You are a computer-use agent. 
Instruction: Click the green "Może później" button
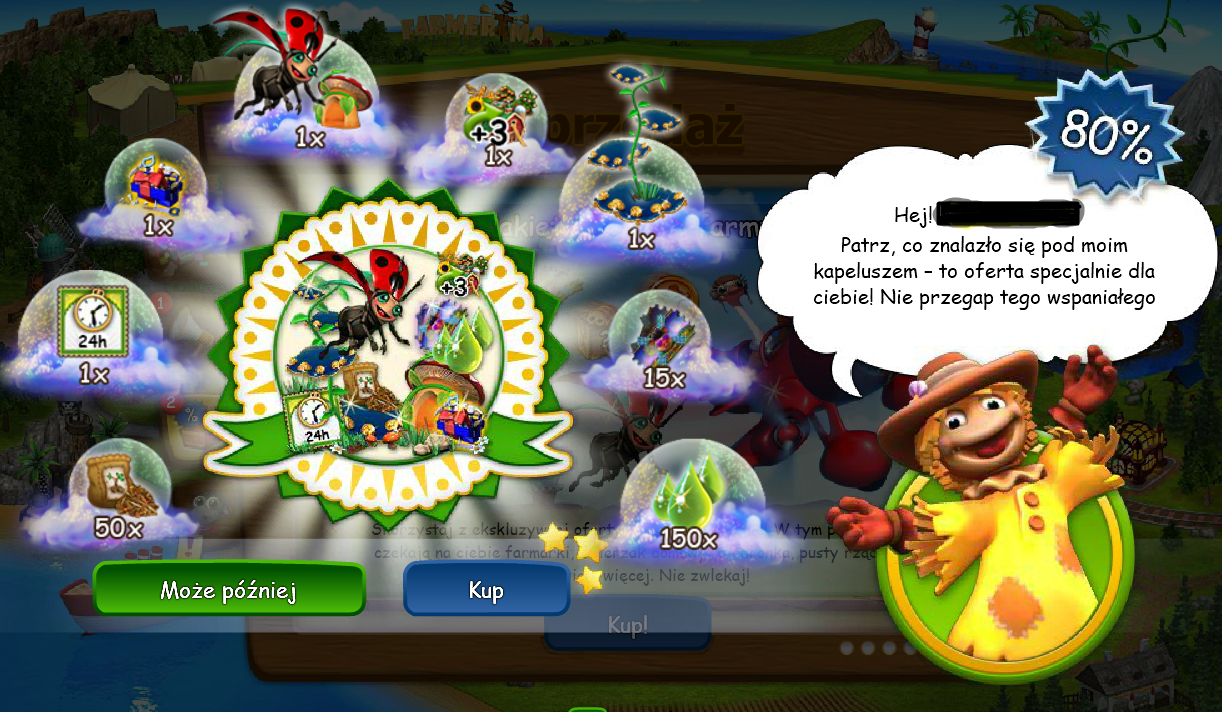[x=229, y=589]
